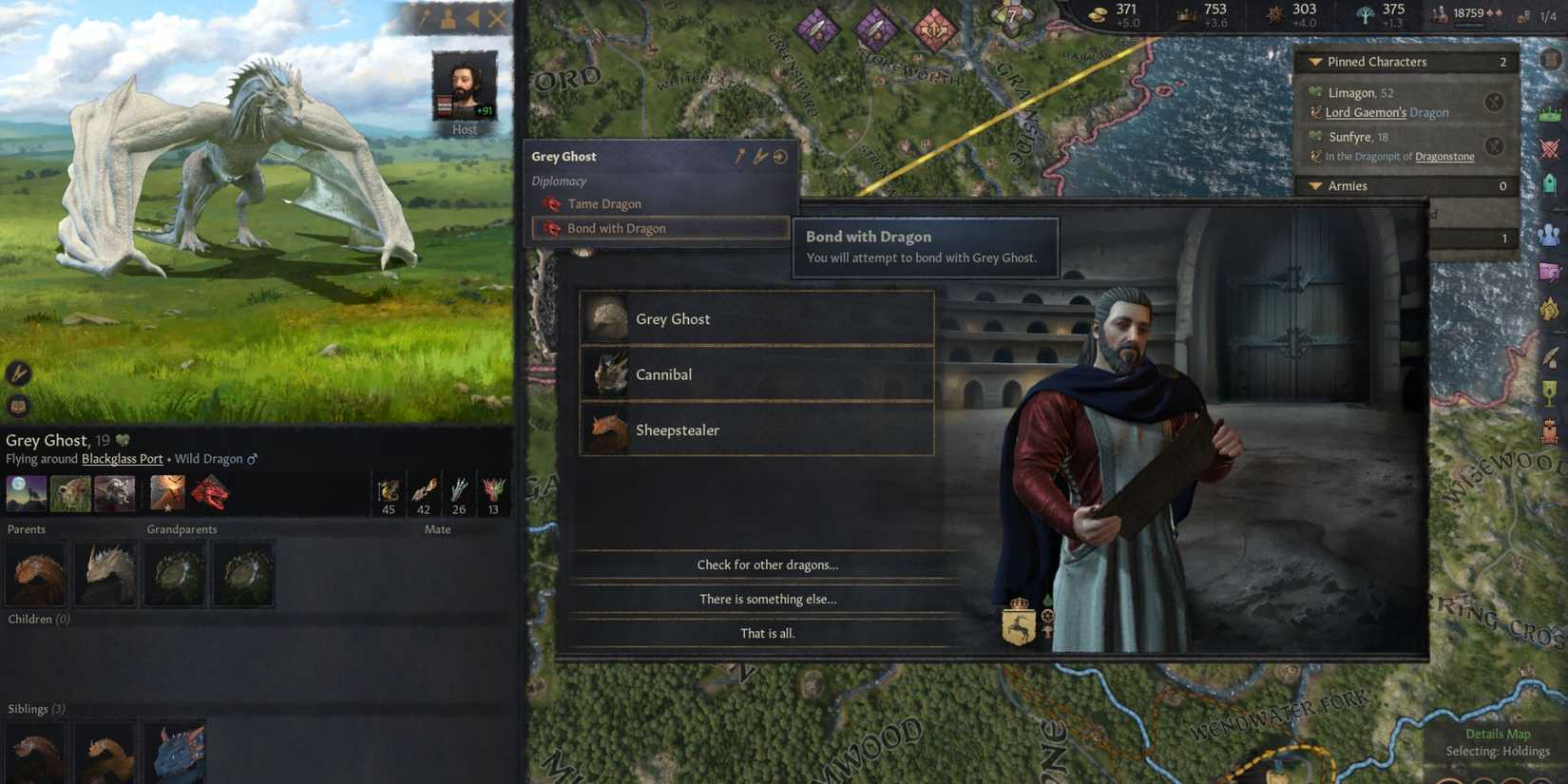Choose Bond with Dragon from the menu

tap(616, 228)
